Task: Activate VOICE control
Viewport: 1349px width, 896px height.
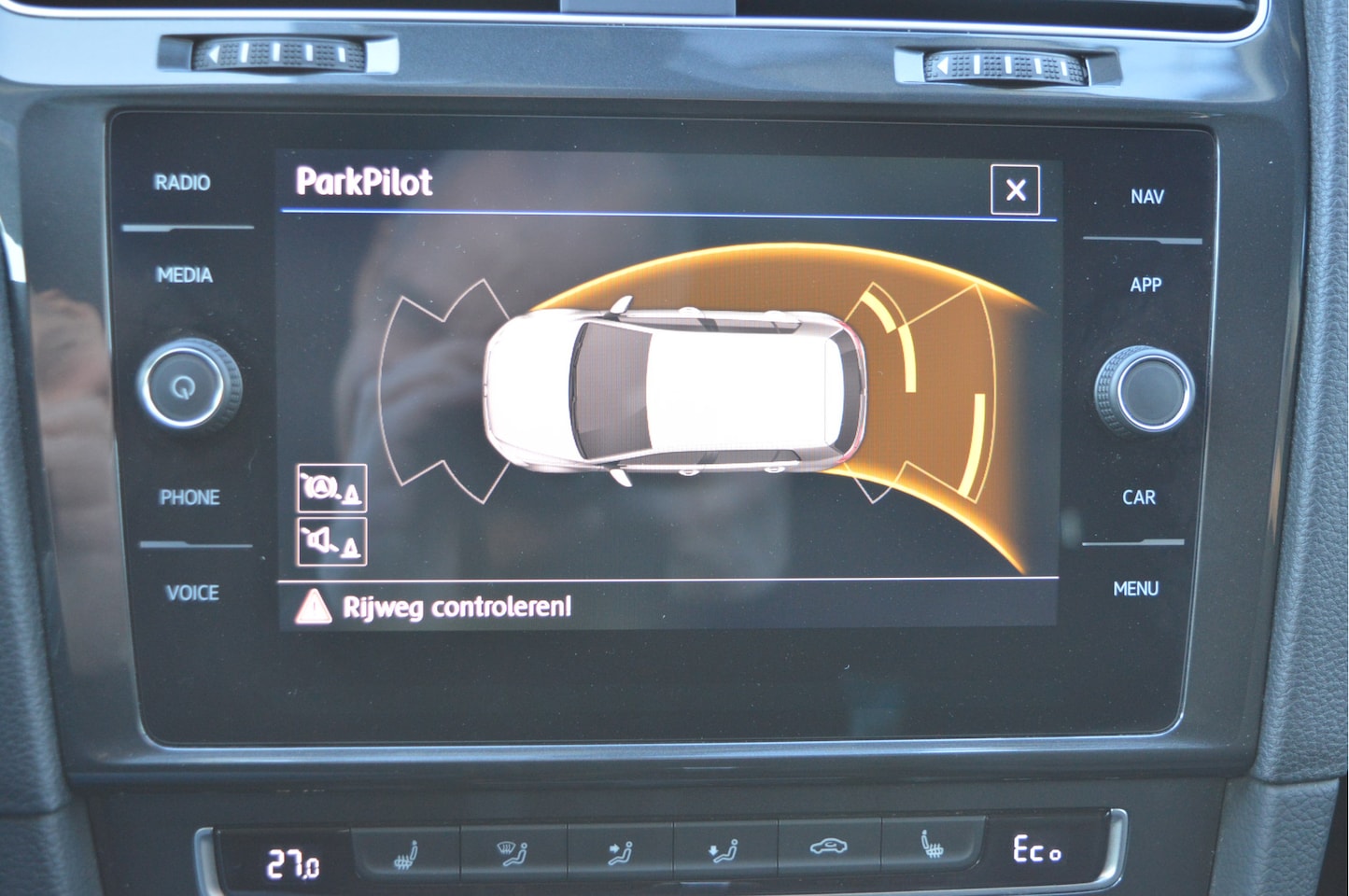Action: (x=192, y=593)
